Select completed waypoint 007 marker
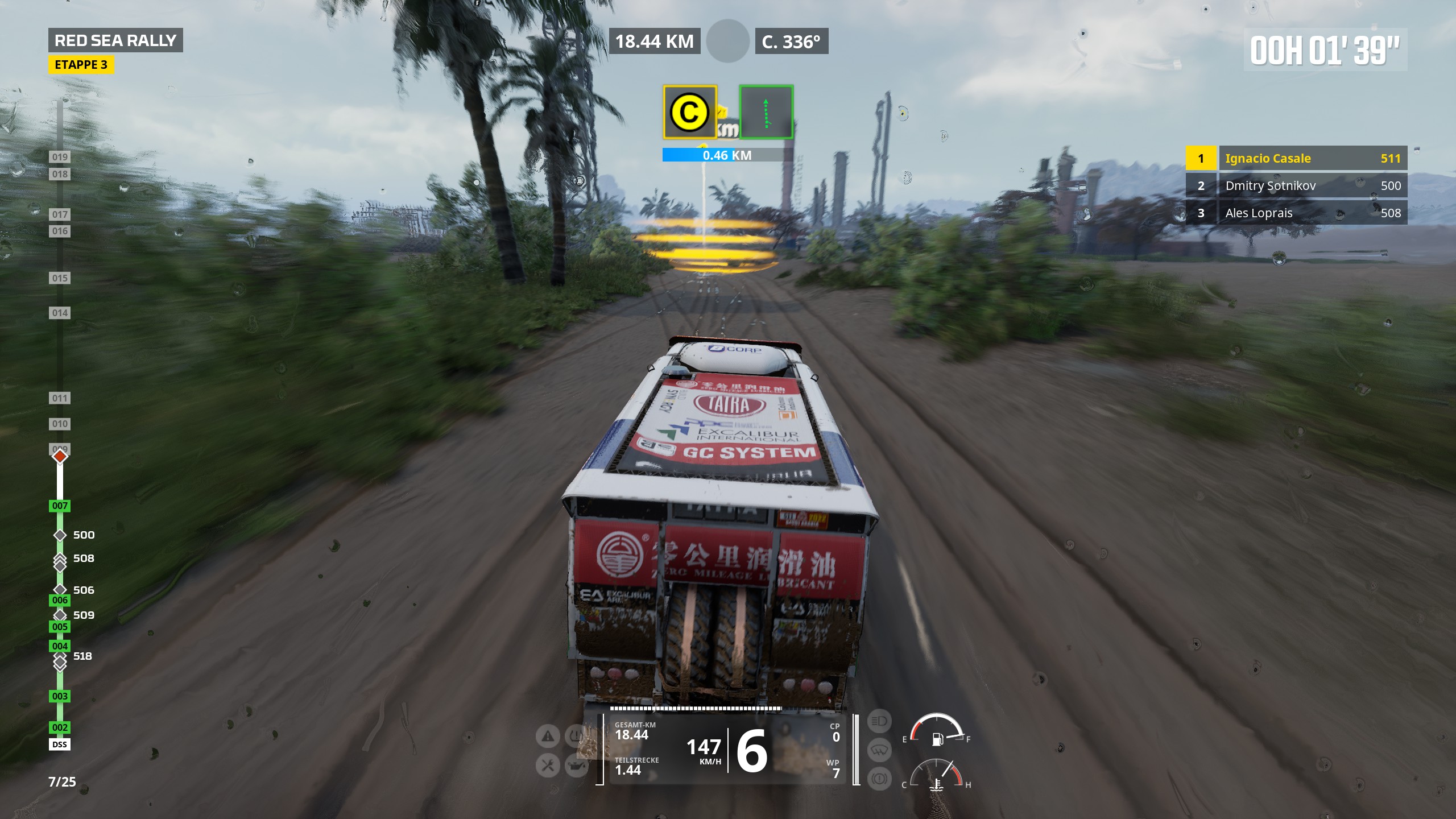Screen dimensions: 1456x819 tap(60, 506)
